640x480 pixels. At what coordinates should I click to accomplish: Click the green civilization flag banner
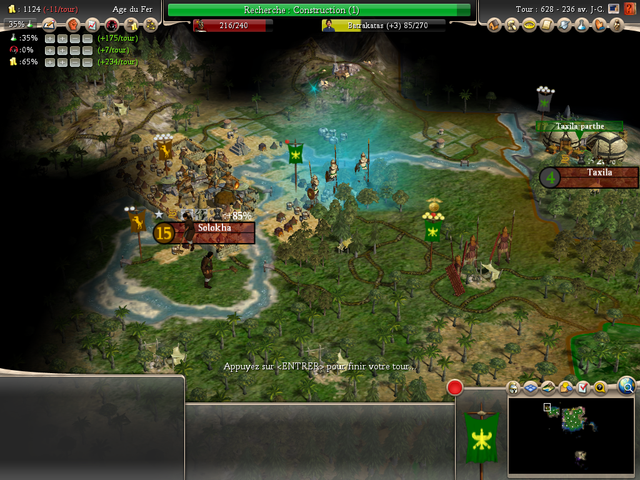[478, 436]
